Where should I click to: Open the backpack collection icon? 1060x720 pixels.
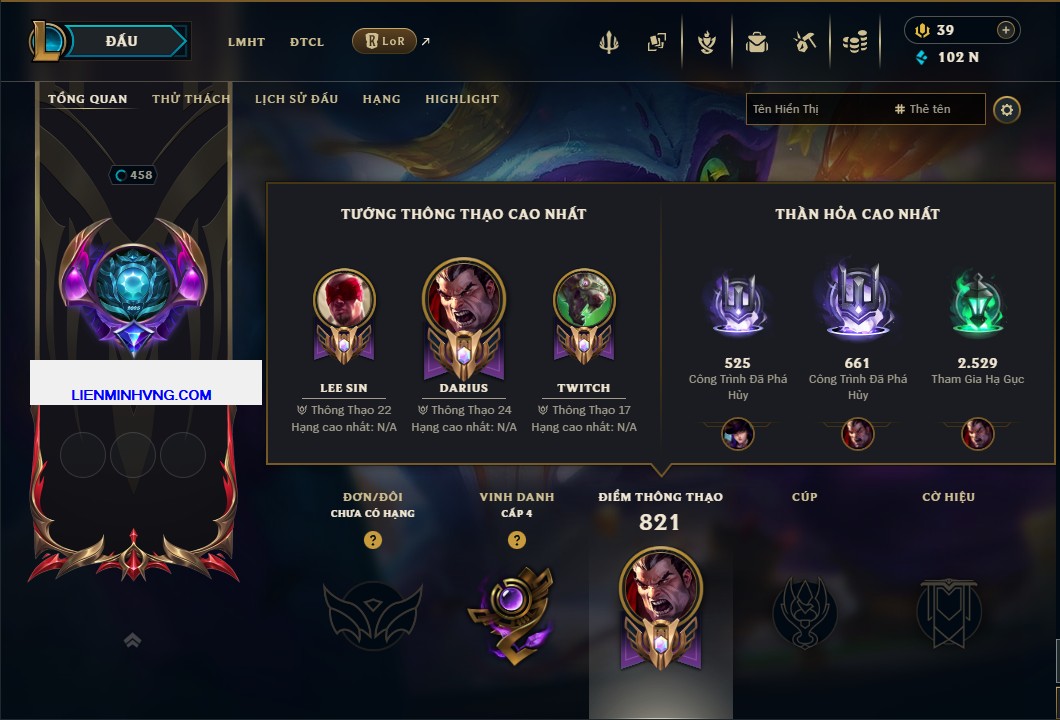tap(755, 42)
